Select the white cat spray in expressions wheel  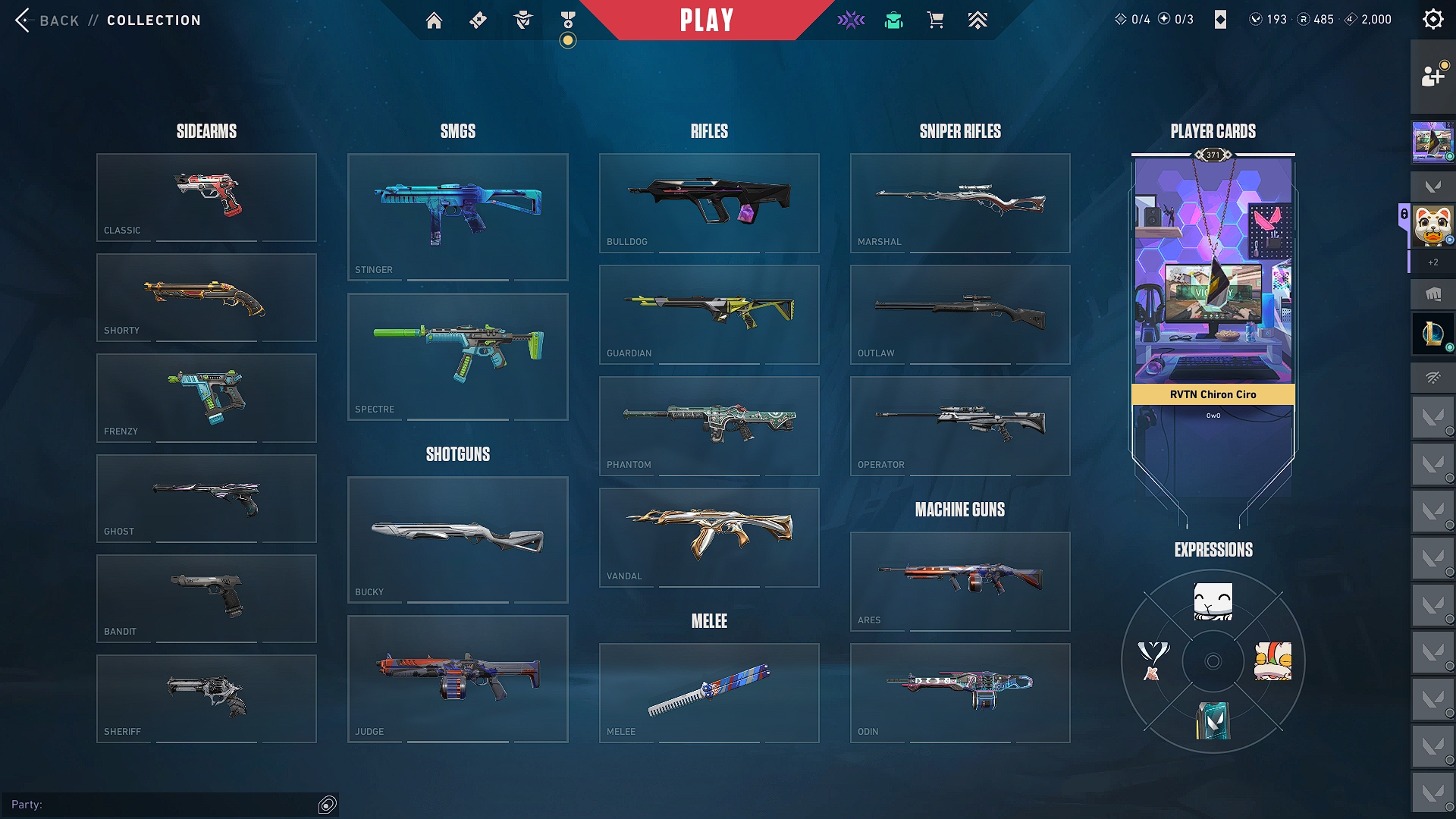click(1213, 602)
